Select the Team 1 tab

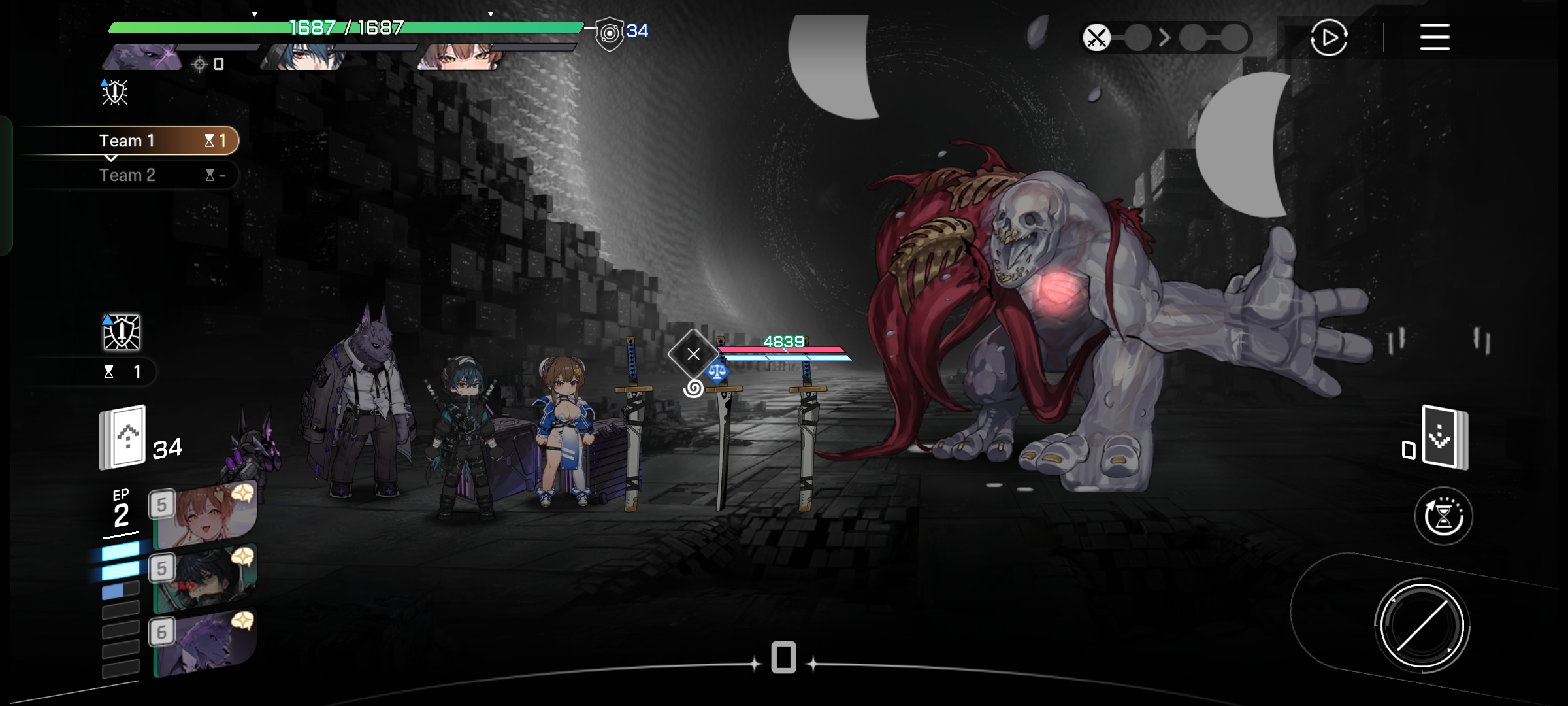127,141
